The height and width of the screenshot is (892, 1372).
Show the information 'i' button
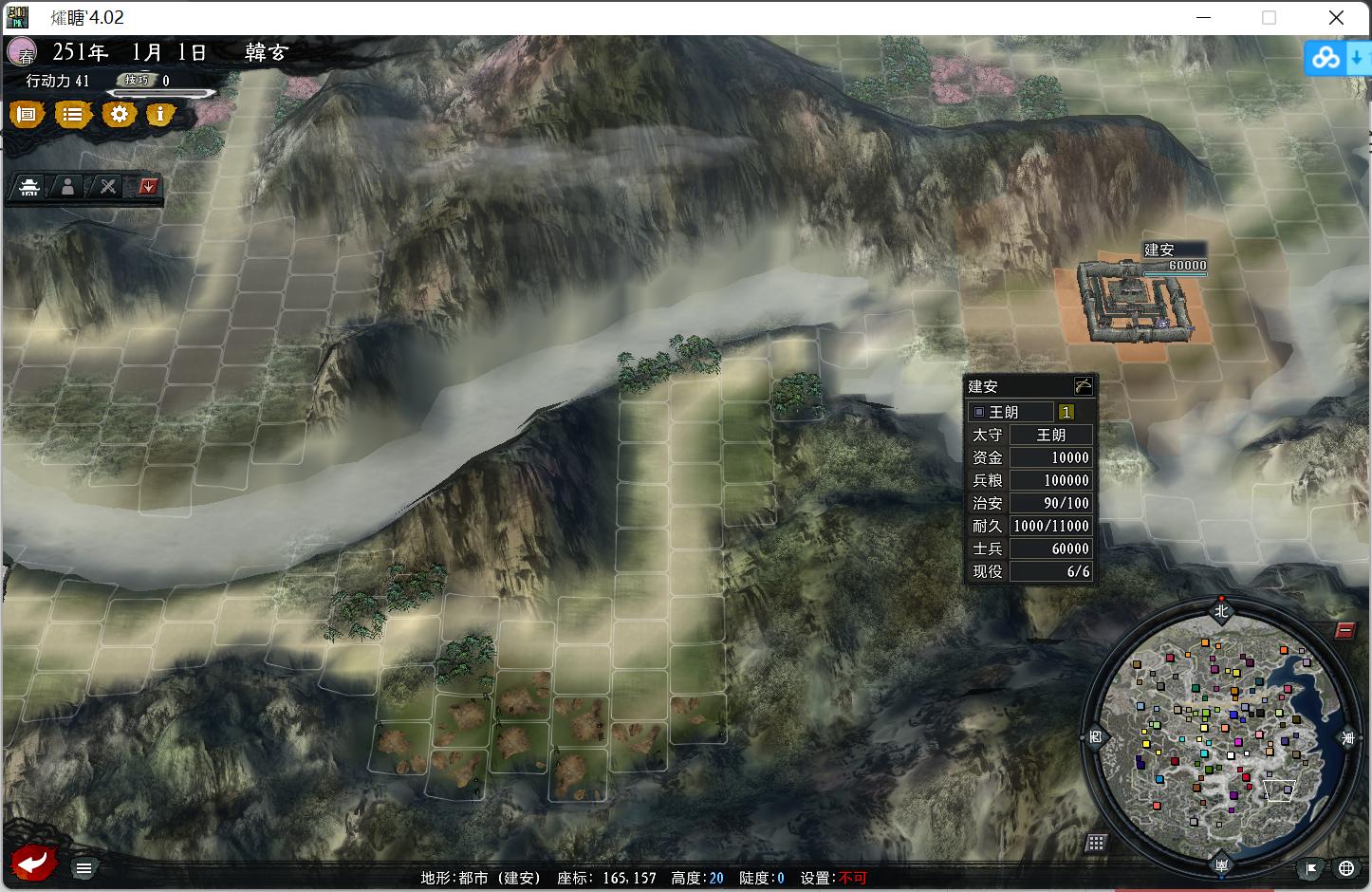click(x=160, y=115)
